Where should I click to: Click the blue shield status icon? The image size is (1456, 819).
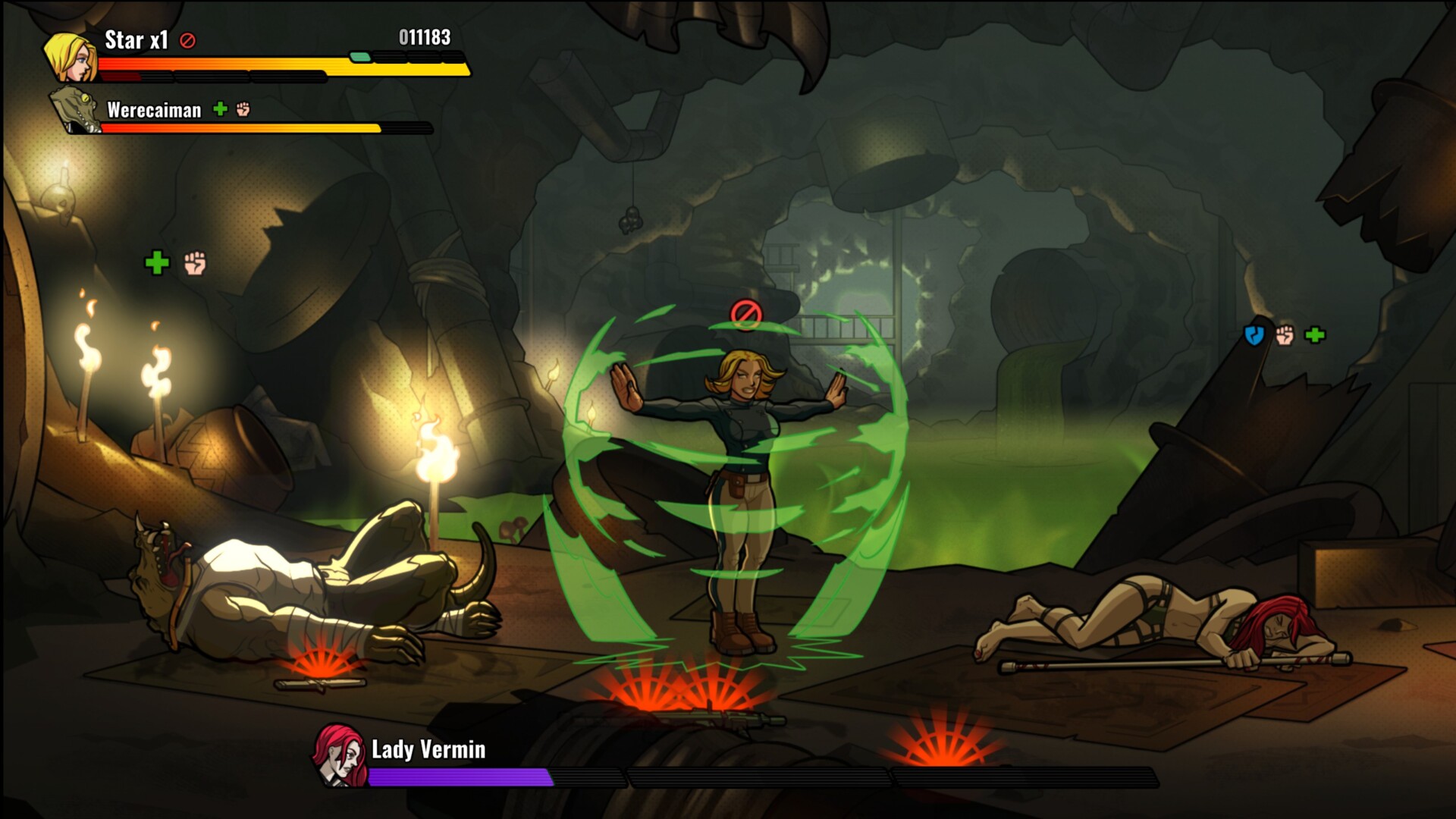tap(1254, 334)
